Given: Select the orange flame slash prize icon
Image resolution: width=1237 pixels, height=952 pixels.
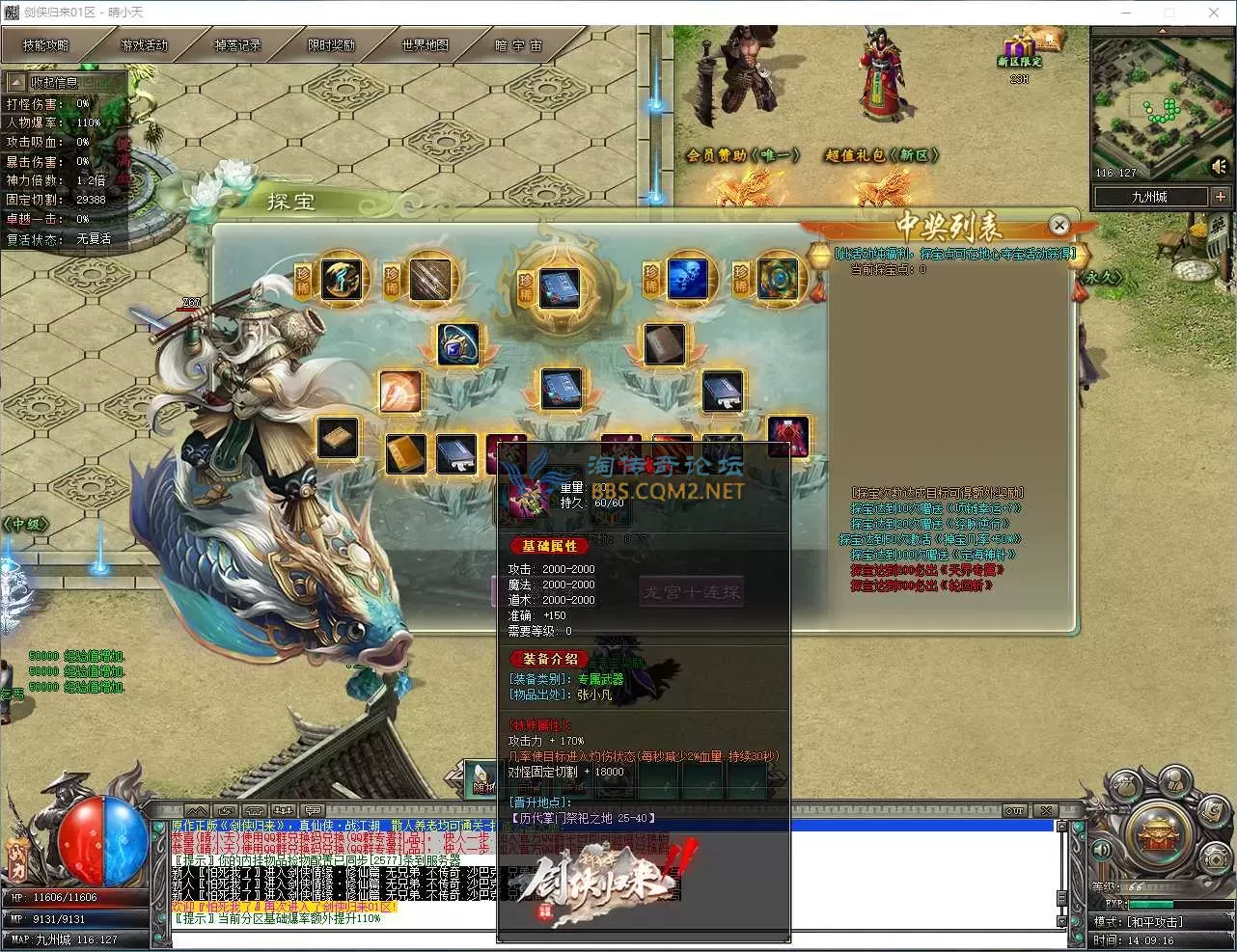Looking at the screenshot, I should [399, 392].
